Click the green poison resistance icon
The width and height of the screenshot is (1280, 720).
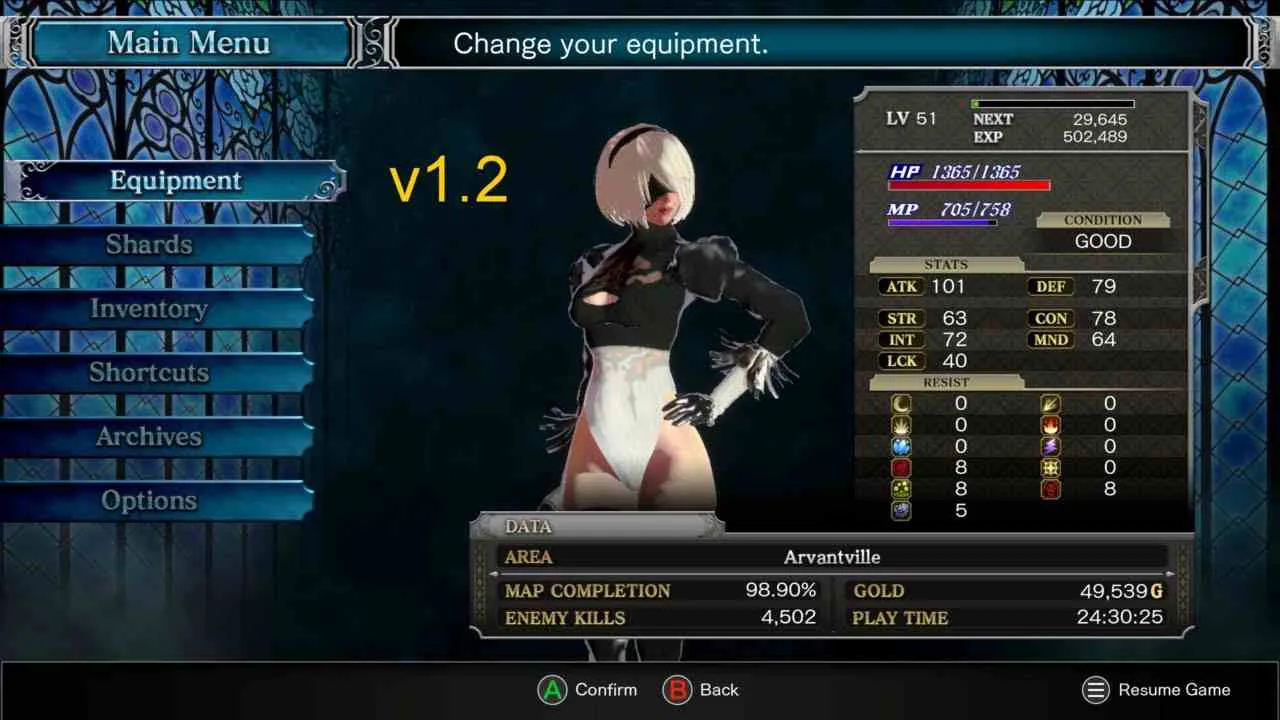point(901,489)
